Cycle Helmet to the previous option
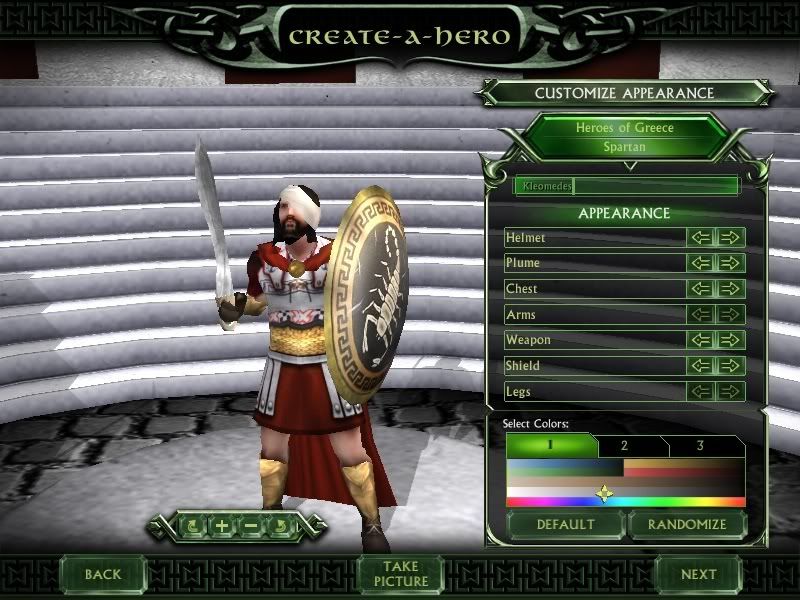The width and height of the screenshot is (800, 600). click(702, 238)
